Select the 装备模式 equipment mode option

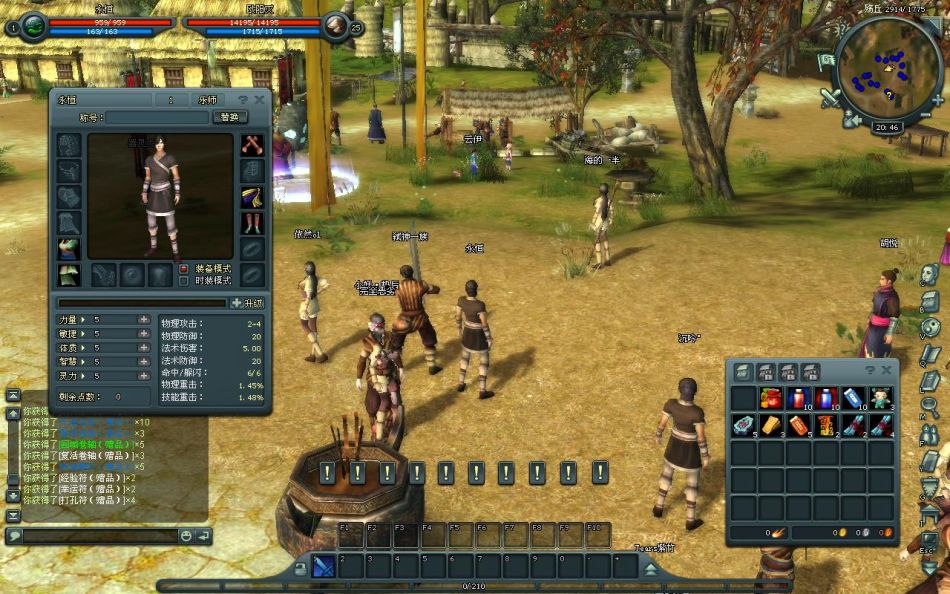pos(183,268)
